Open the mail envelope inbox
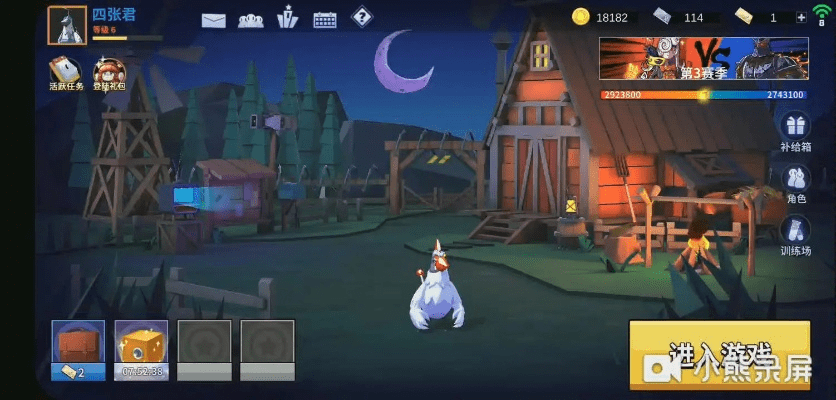 [x=213, y=19]
